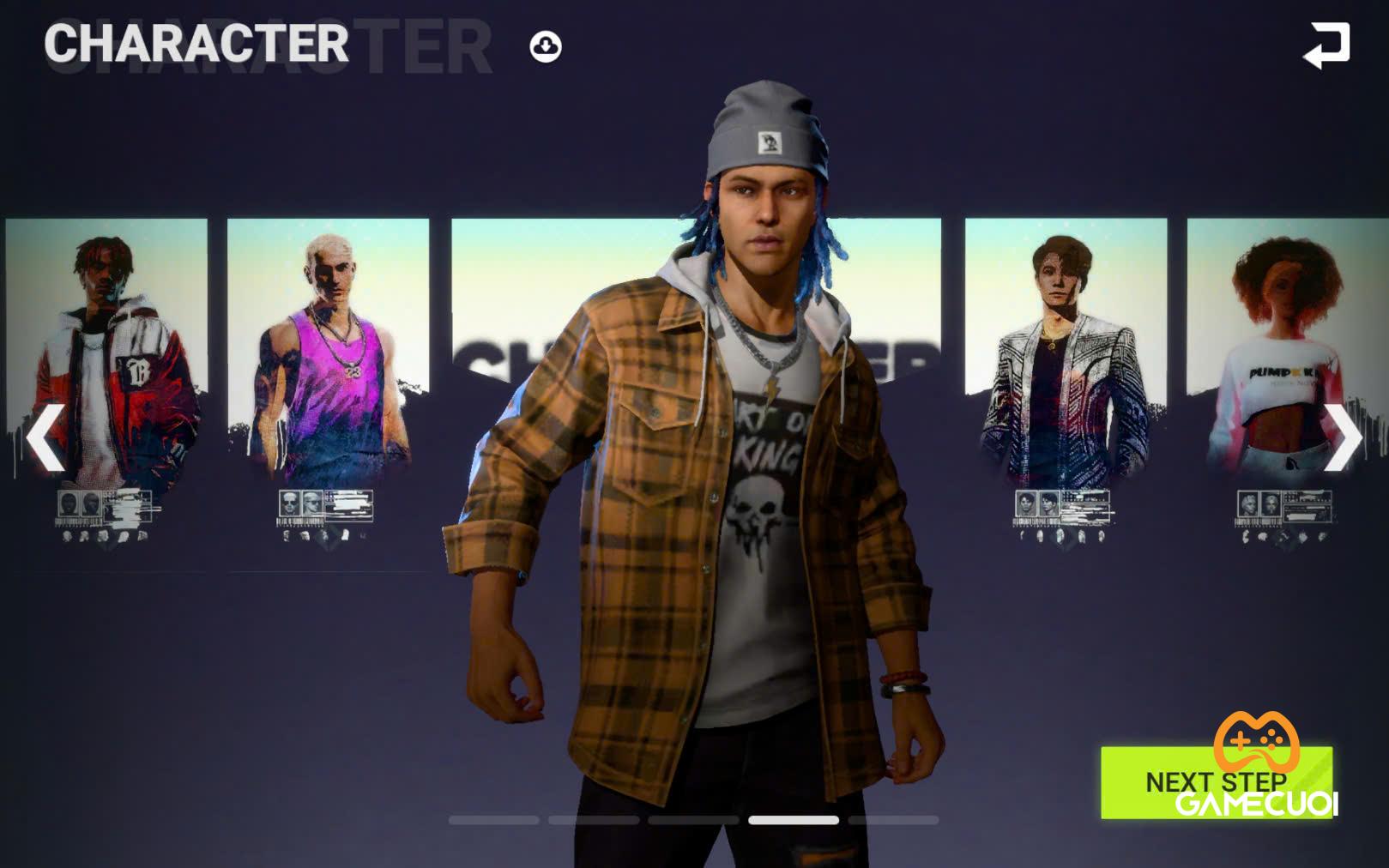Image resolution: width=1389 pixels, height=868 pixels.
Task: Click the NEXT STEP button
Action: coord(1216,782)
